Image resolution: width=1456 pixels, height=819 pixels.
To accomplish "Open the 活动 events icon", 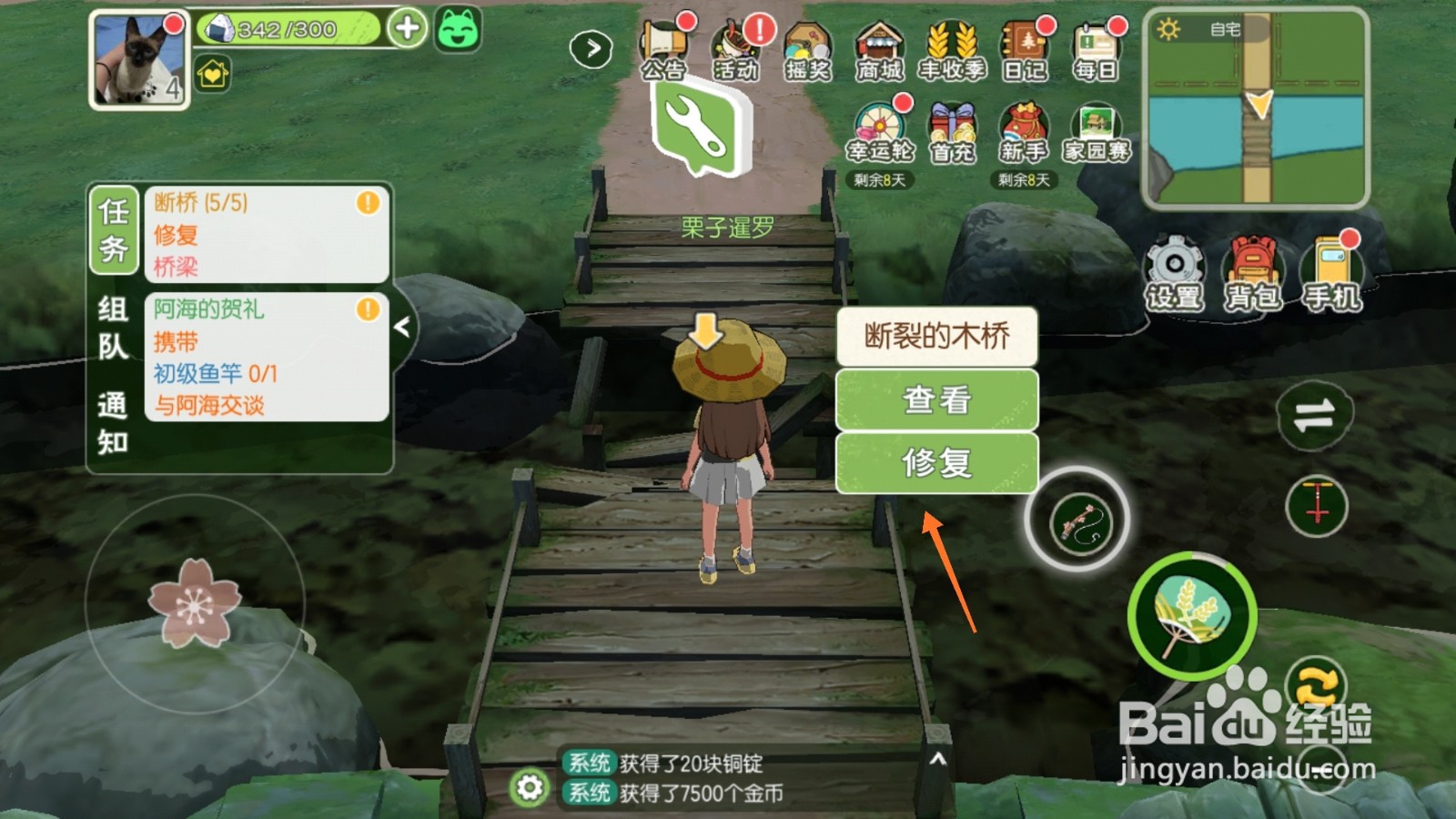I will point(737,41).
